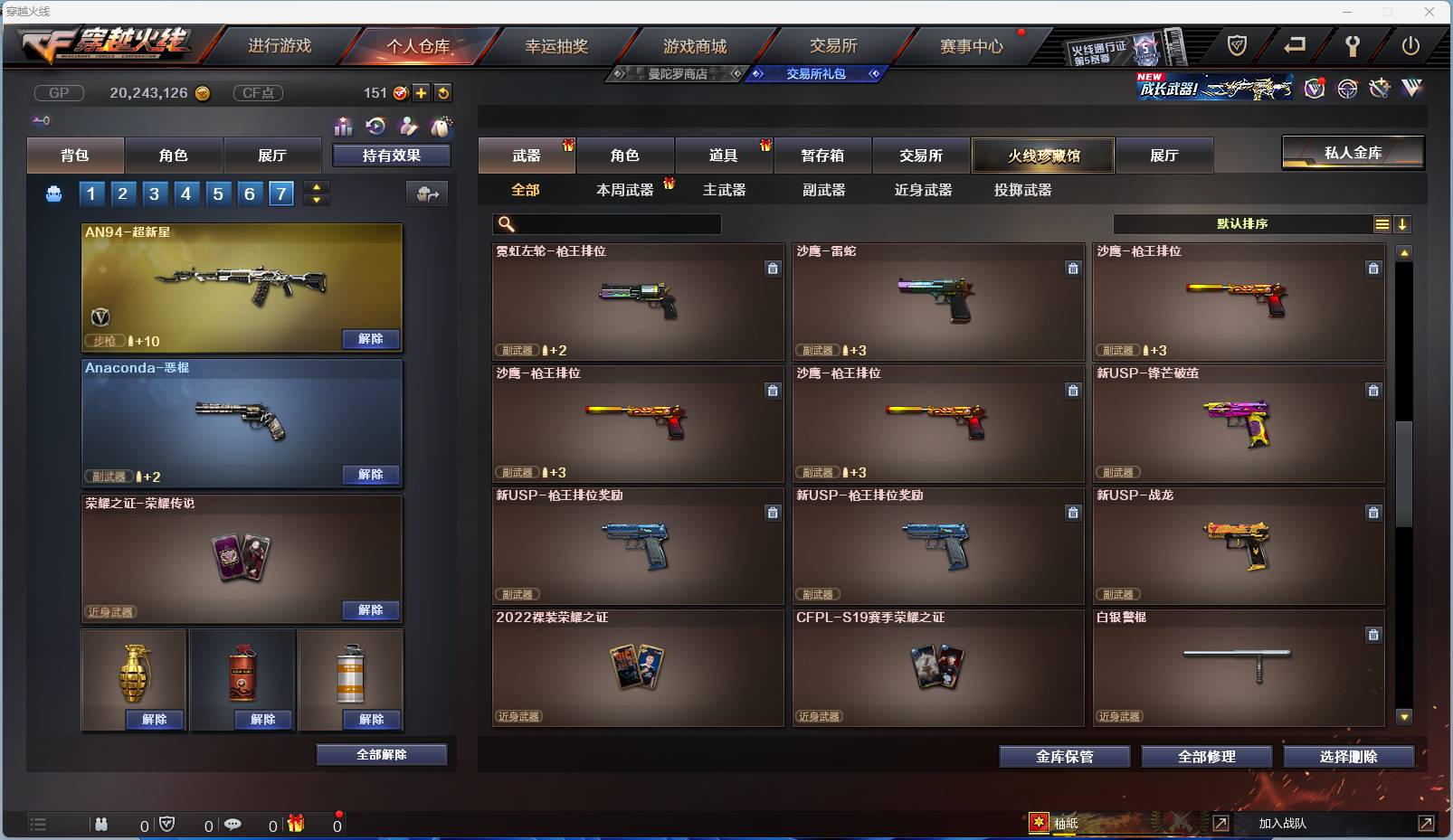Click the descending sort arrow beside 默认排序
The image size is (1453, 840).
1403,223
